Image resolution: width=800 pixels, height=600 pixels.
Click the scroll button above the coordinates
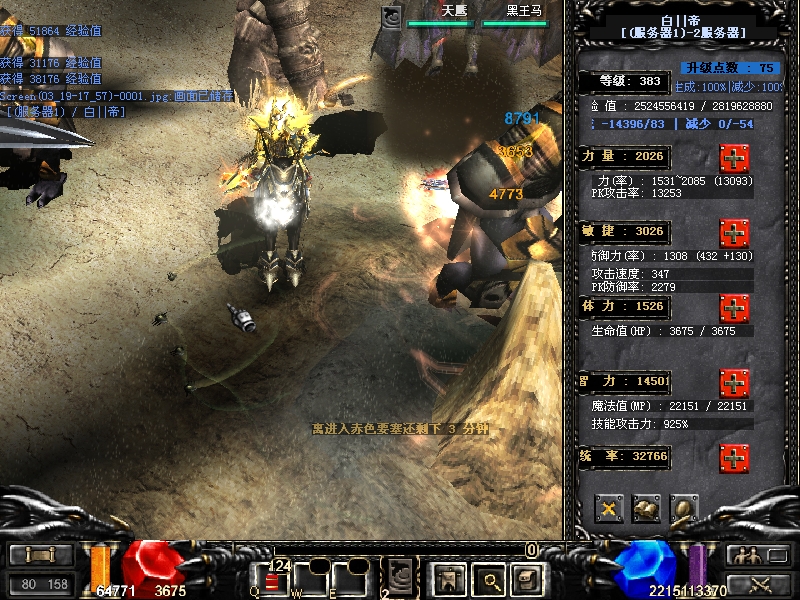coord(41,555)
